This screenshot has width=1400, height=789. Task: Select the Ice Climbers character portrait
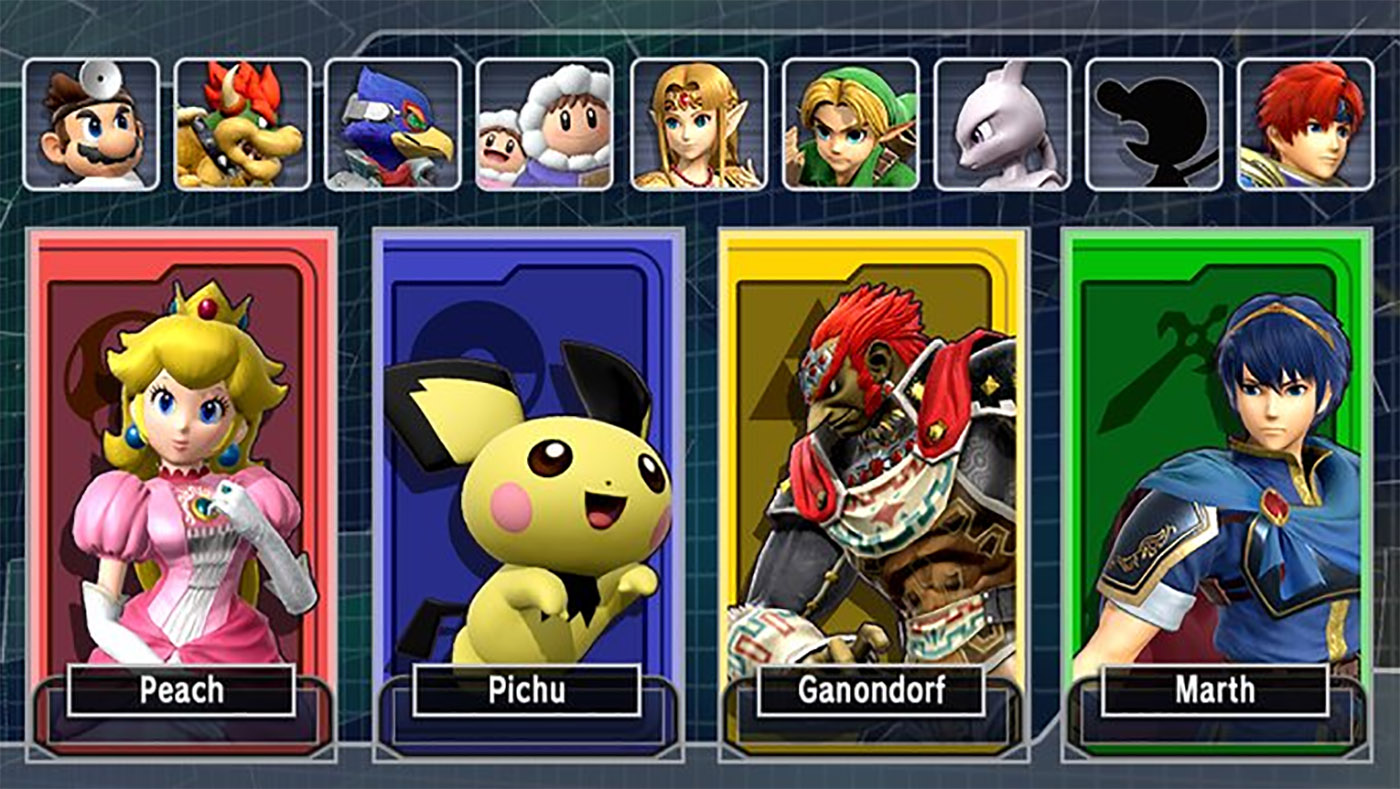click(x=546, y=125)
